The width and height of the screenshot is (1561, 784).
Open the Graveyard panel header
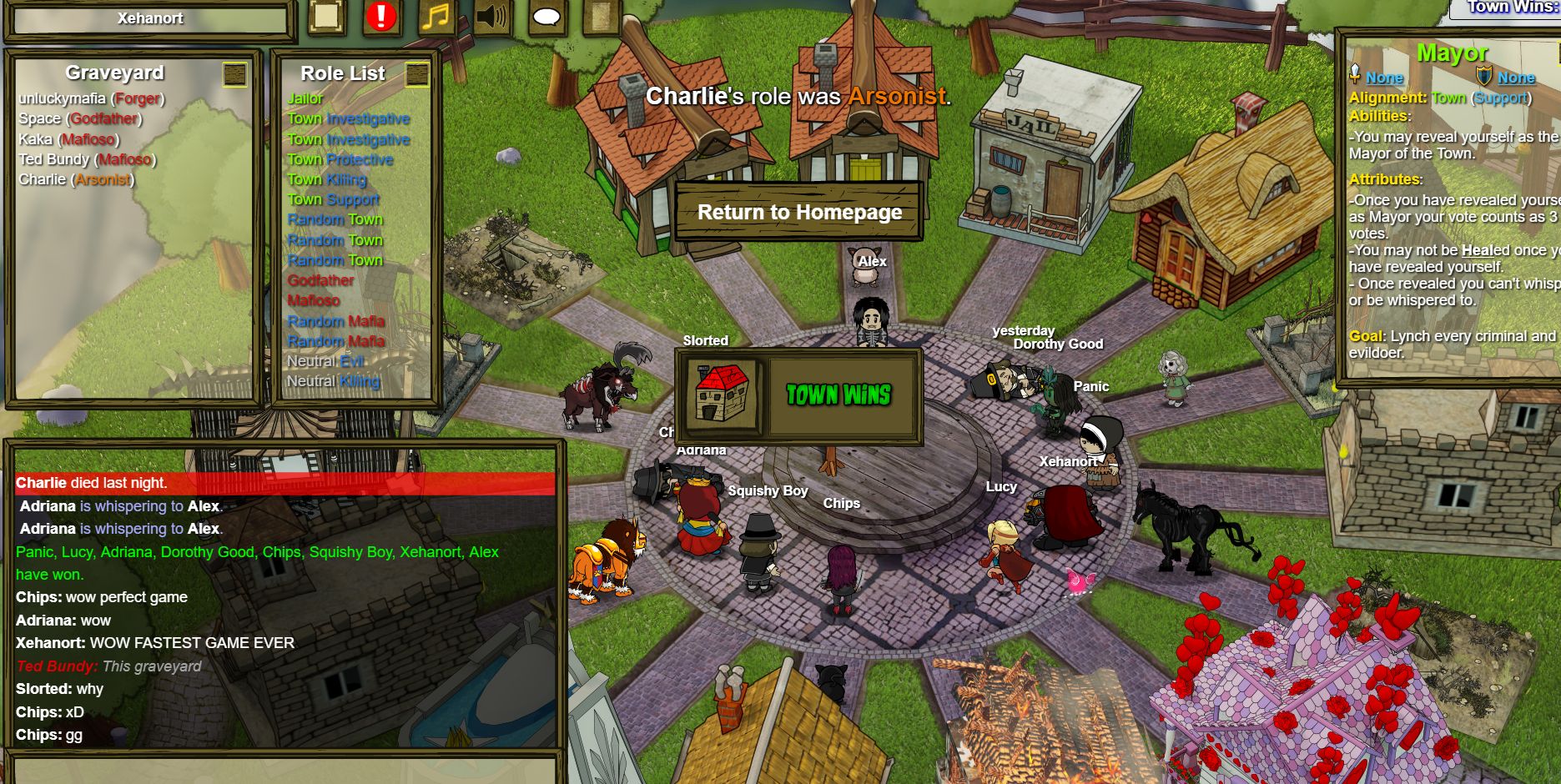point(117,73)
